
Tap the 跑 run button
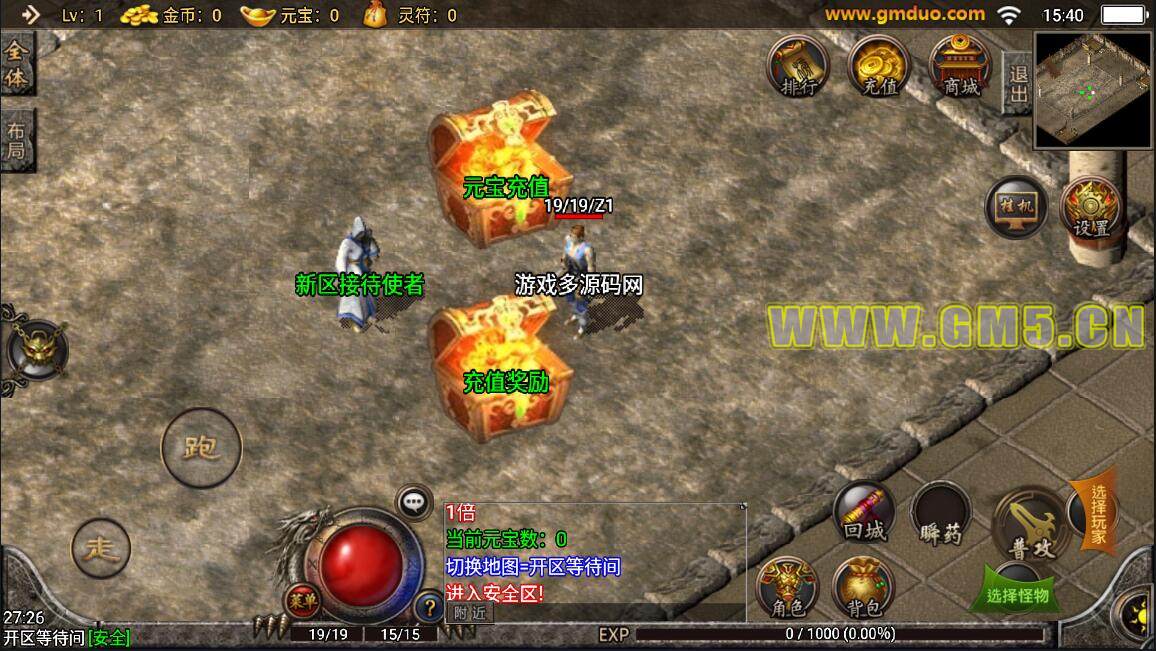[x=201, y=446]
